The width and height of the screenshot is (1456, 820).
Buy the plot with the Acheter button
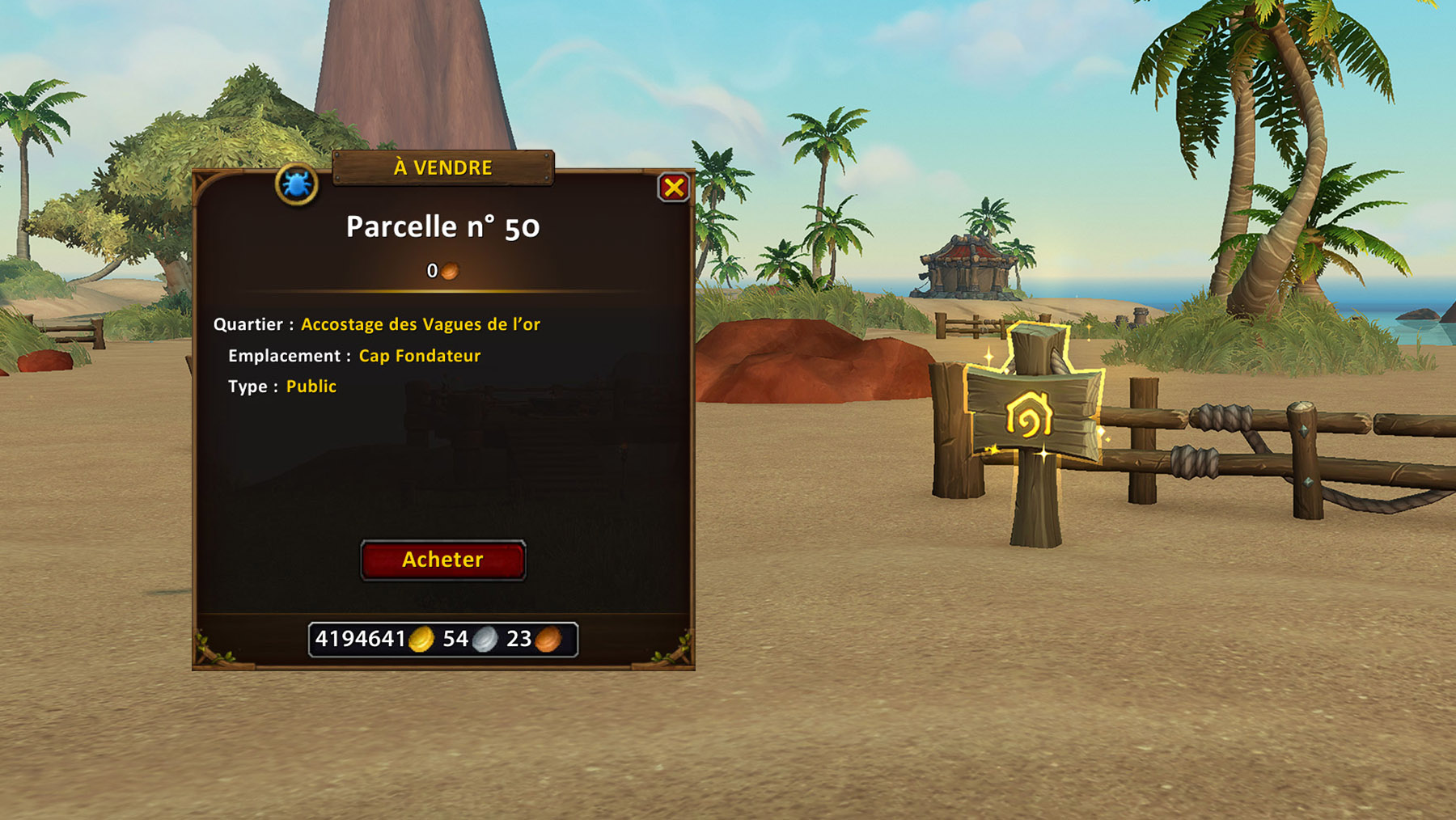[442, 560]
